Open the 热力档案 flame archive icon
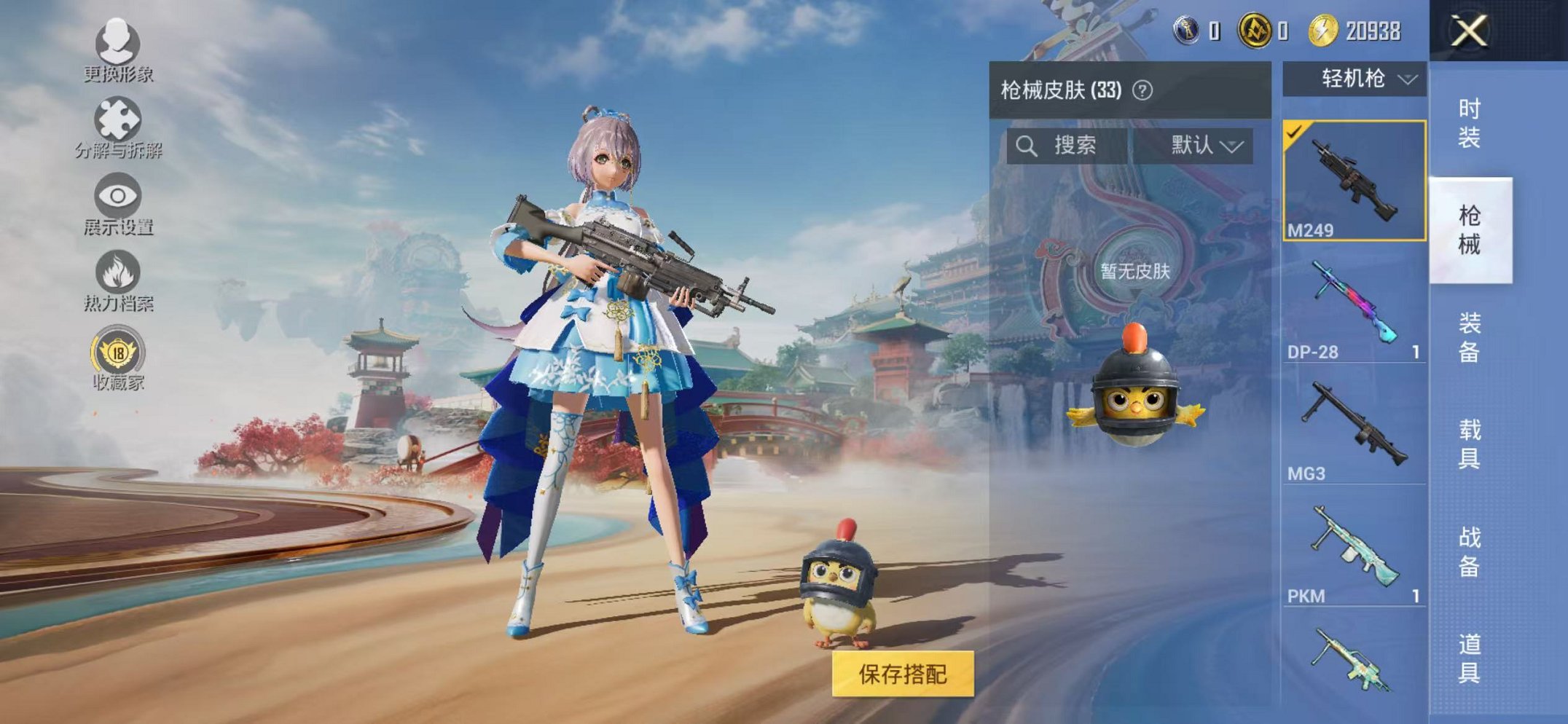Screen dimensions: 1568x724 click(119, 273)
